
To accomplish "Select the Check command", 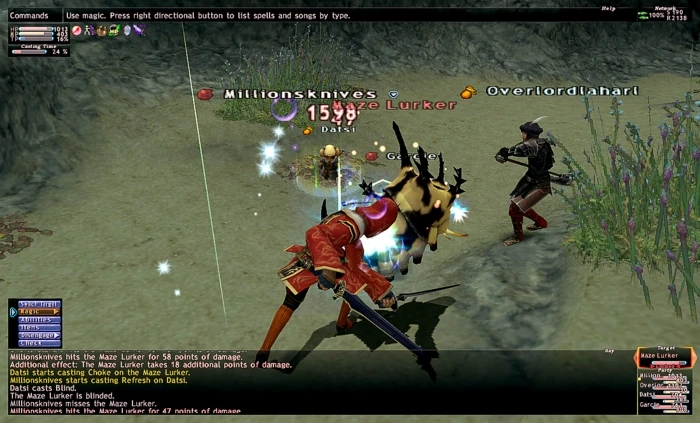I will pos(36,343).
